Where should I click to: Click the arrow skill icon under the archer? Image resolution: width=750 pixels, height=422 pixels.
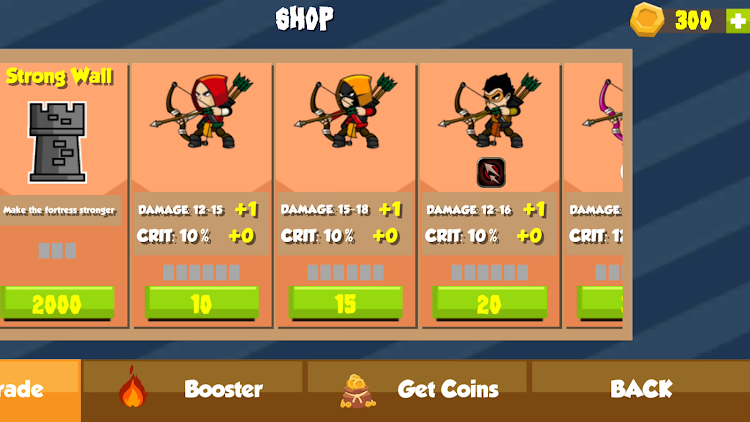[x=490, y=172]
